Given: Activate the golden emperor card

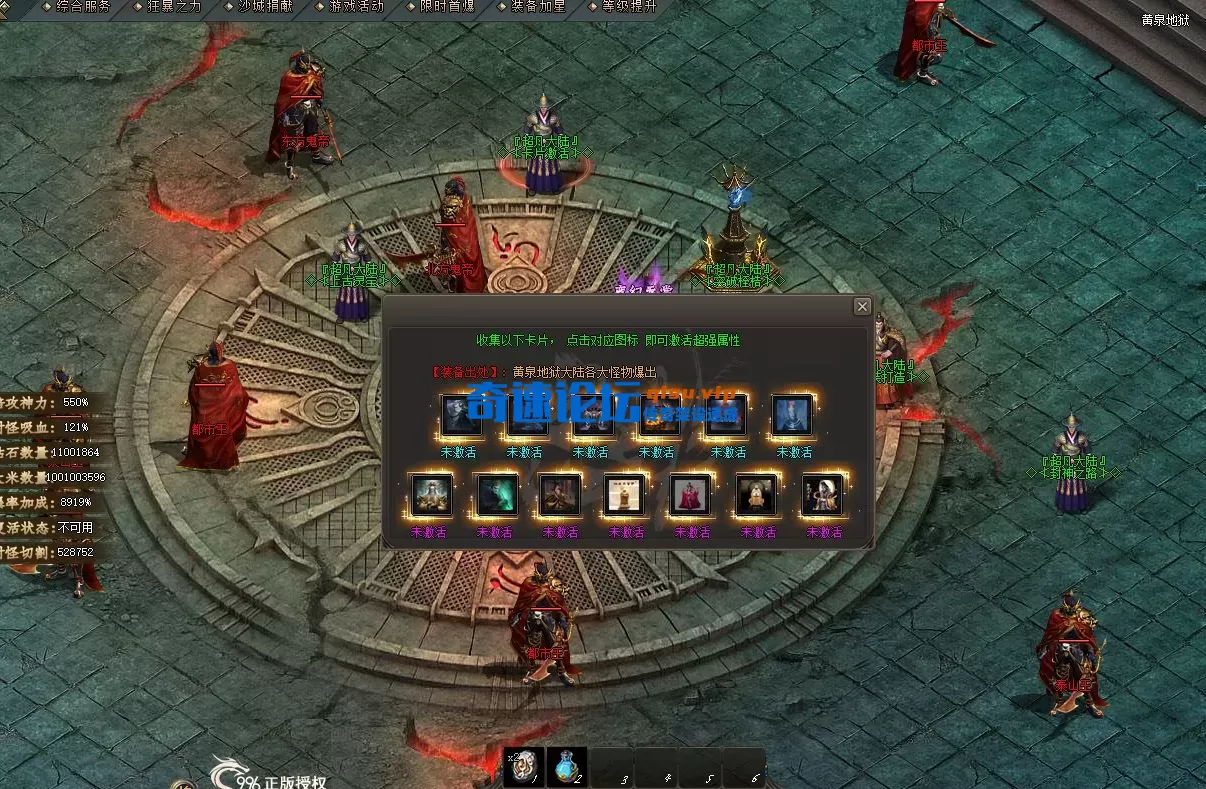Looking at the screenshot, I should (x=431, y=494).
